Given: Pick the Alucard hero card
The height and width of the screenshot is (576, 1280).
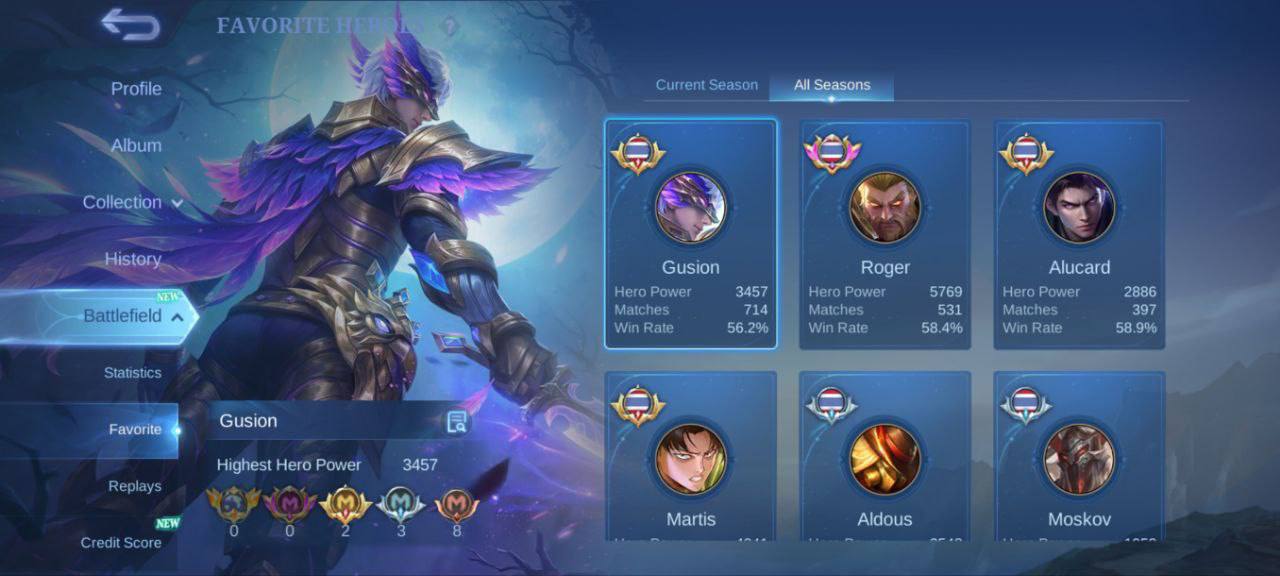Looking at the screenshot, I should pyautogui.click(x=1079, y=234).
